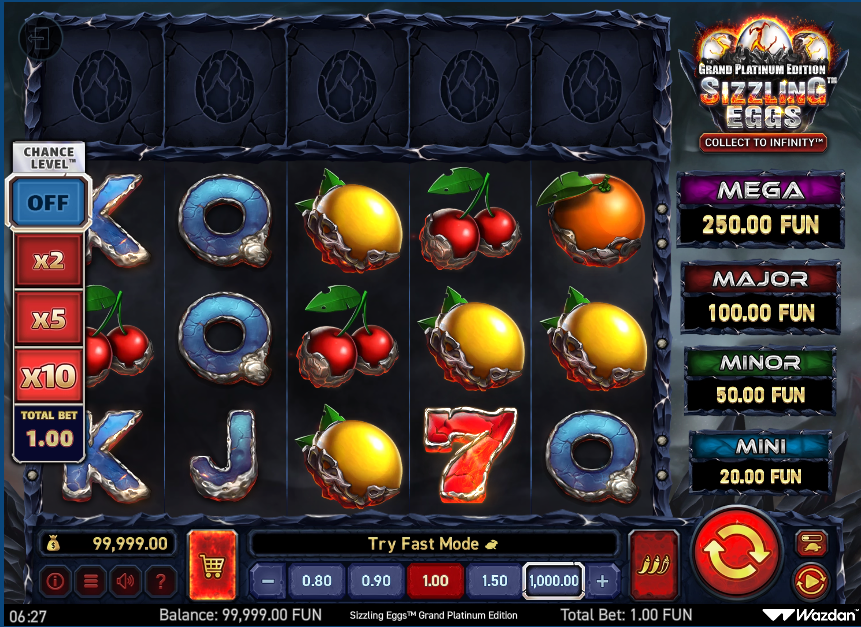Viewport: 861px width, 627px height.
Task: Open the chili pepper volatility selector
Action: click(x=654, y=565)
